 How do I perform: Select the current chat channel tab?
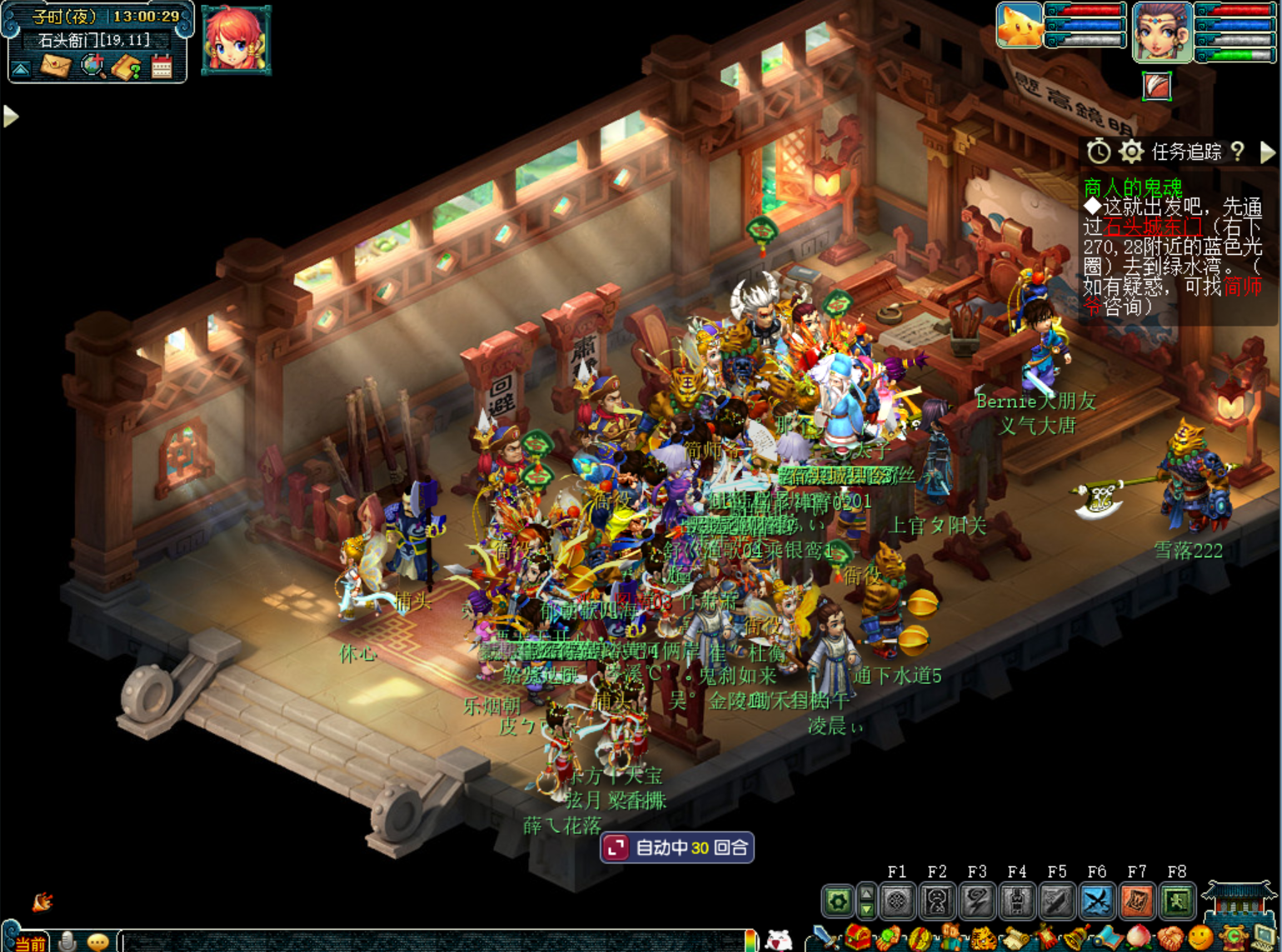29,943
